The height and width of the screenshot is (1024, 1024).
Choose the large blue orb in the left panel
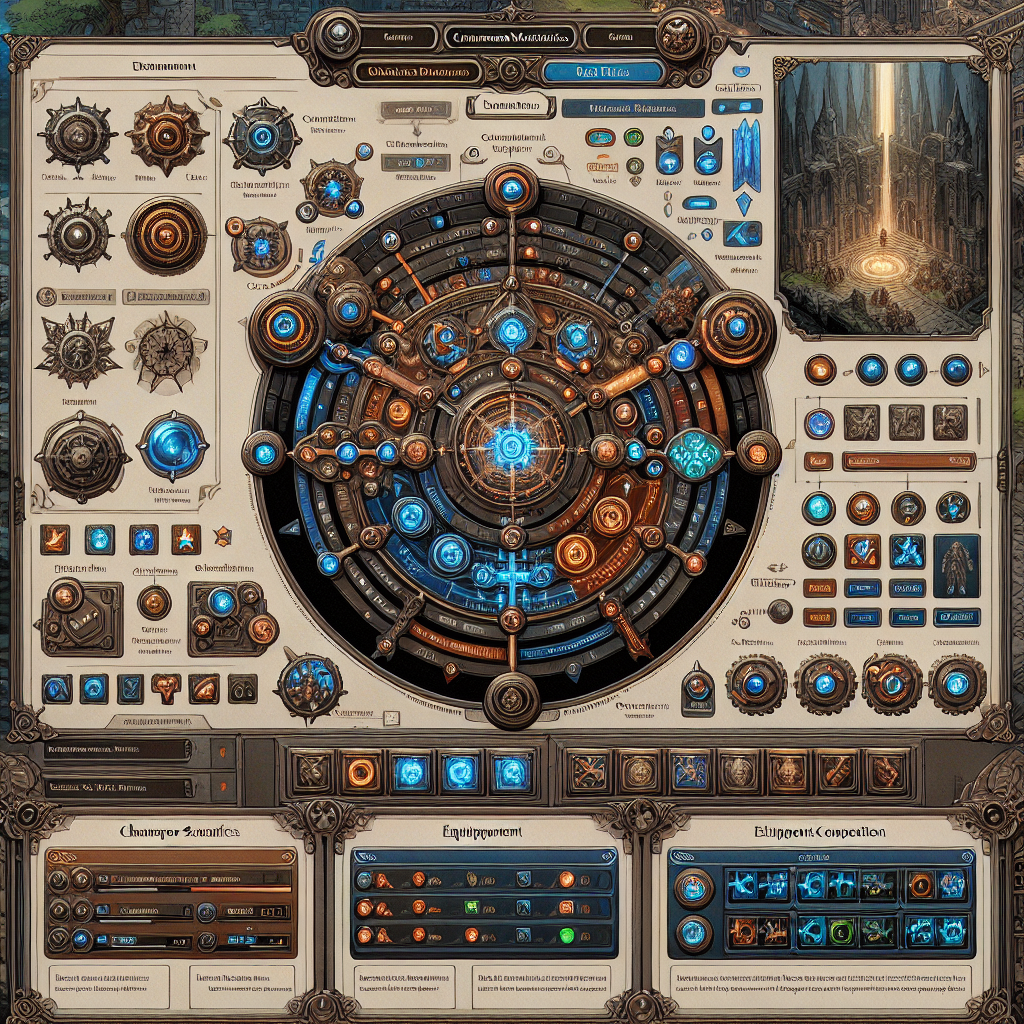[171, 446]
